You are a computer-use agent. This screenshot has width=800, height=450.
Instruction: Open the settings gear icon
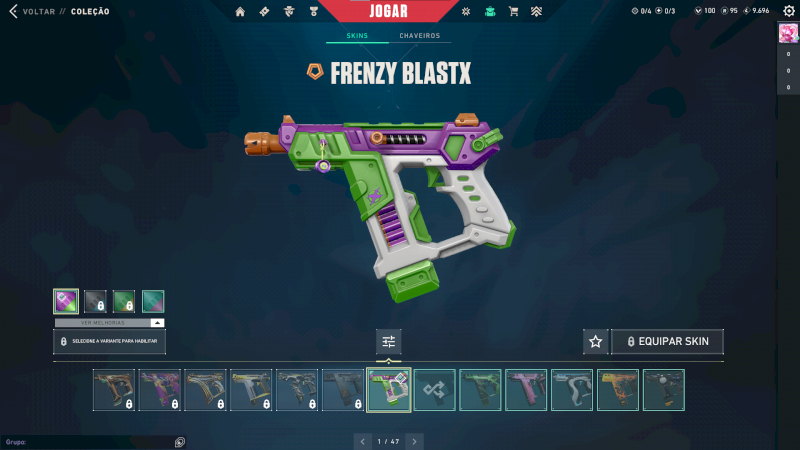click(786, 11)
